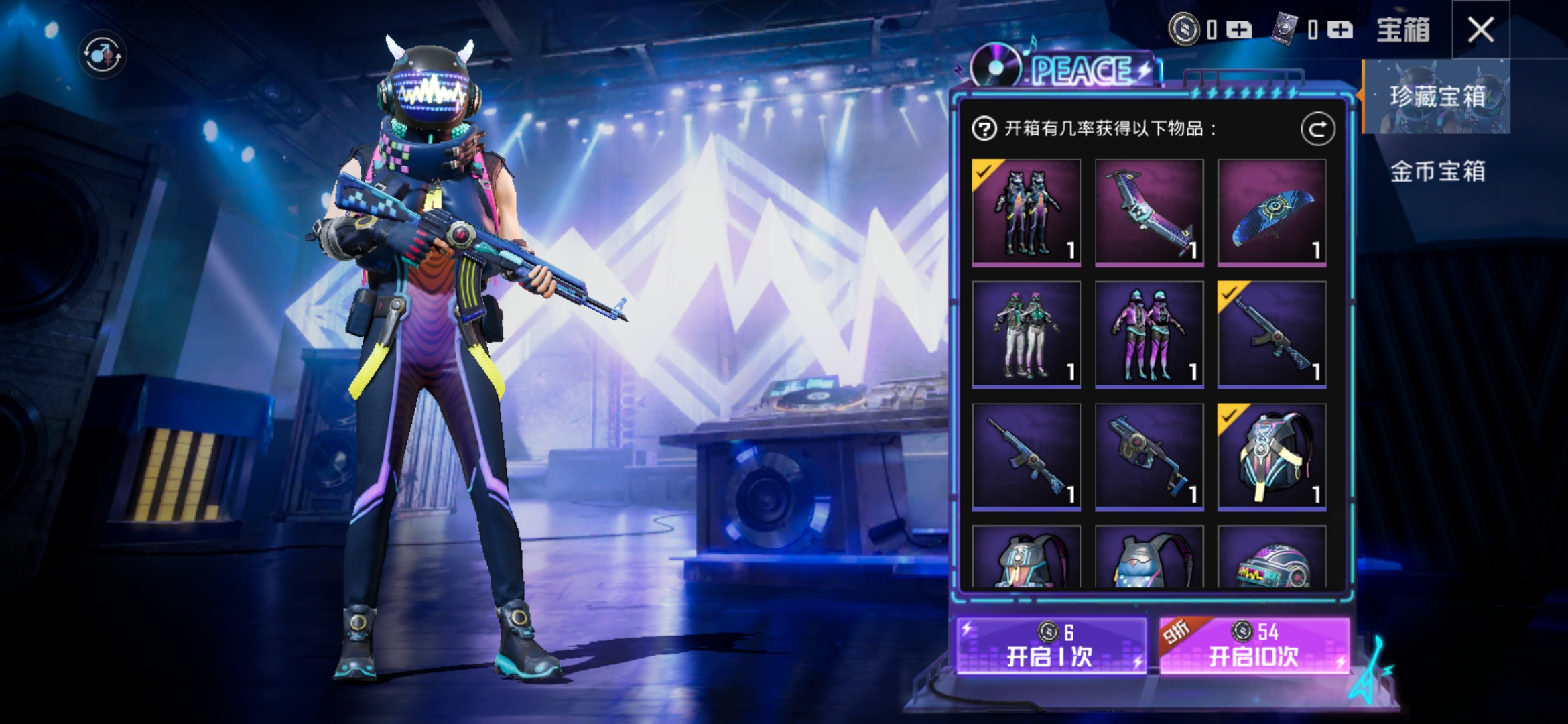This screenshot has width=1568, height=724.
Task: Show drop rate info question mark
Action: pyautogui.click(x=984, y=128)
